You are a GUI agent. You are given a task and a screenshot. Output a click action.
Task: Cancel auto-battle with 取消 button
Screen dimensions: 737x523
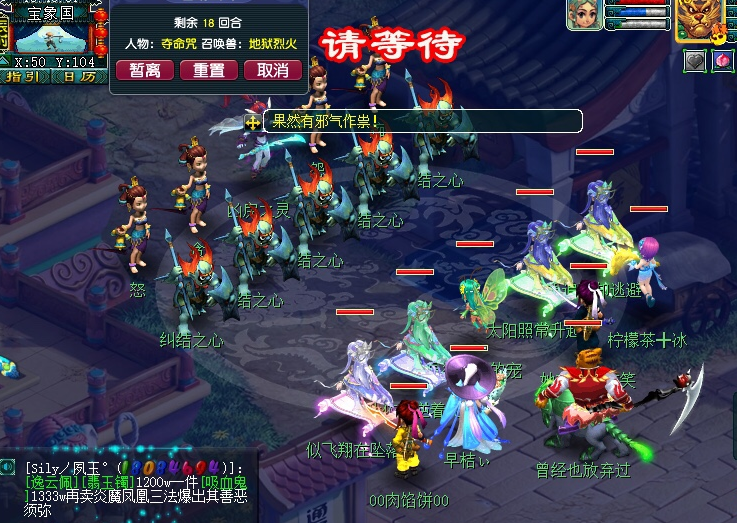pyautogui.click(x=272, y=70)
